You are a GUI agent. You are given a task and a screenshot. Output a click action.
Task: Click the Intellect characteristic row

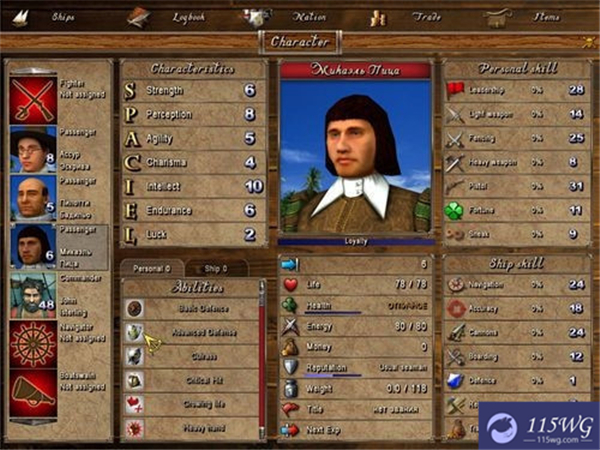pyautogui.click(x=192, y=186)
